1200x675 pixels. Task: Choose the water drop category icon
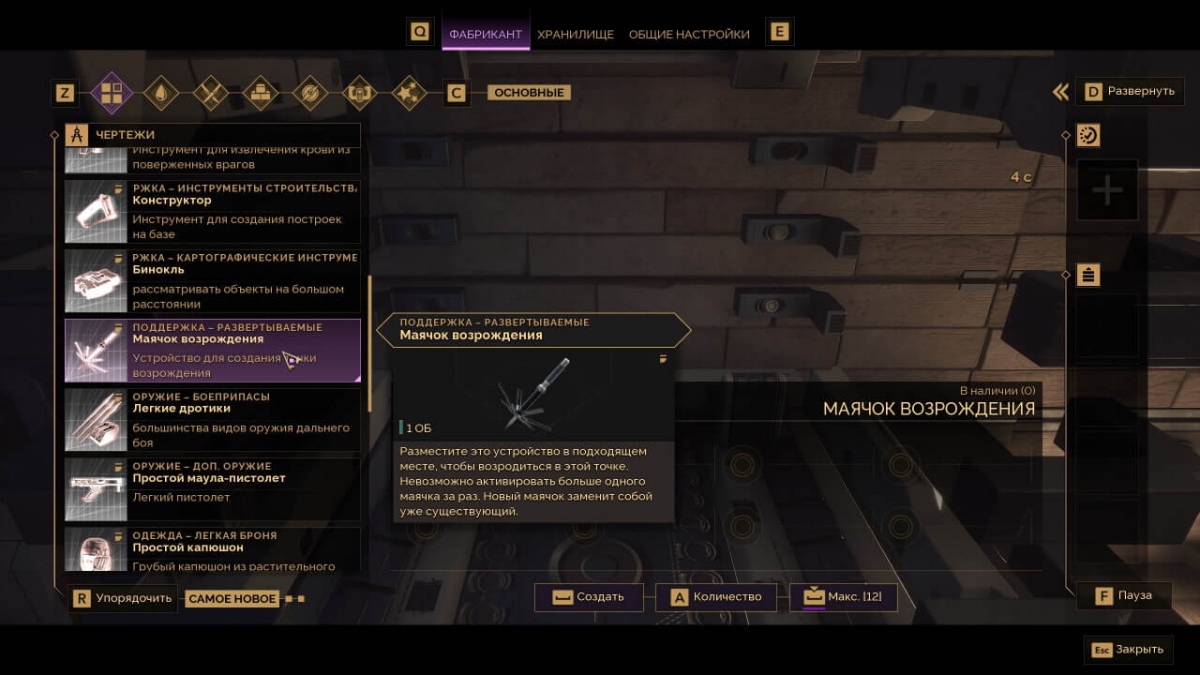click(x=161, y=93)
